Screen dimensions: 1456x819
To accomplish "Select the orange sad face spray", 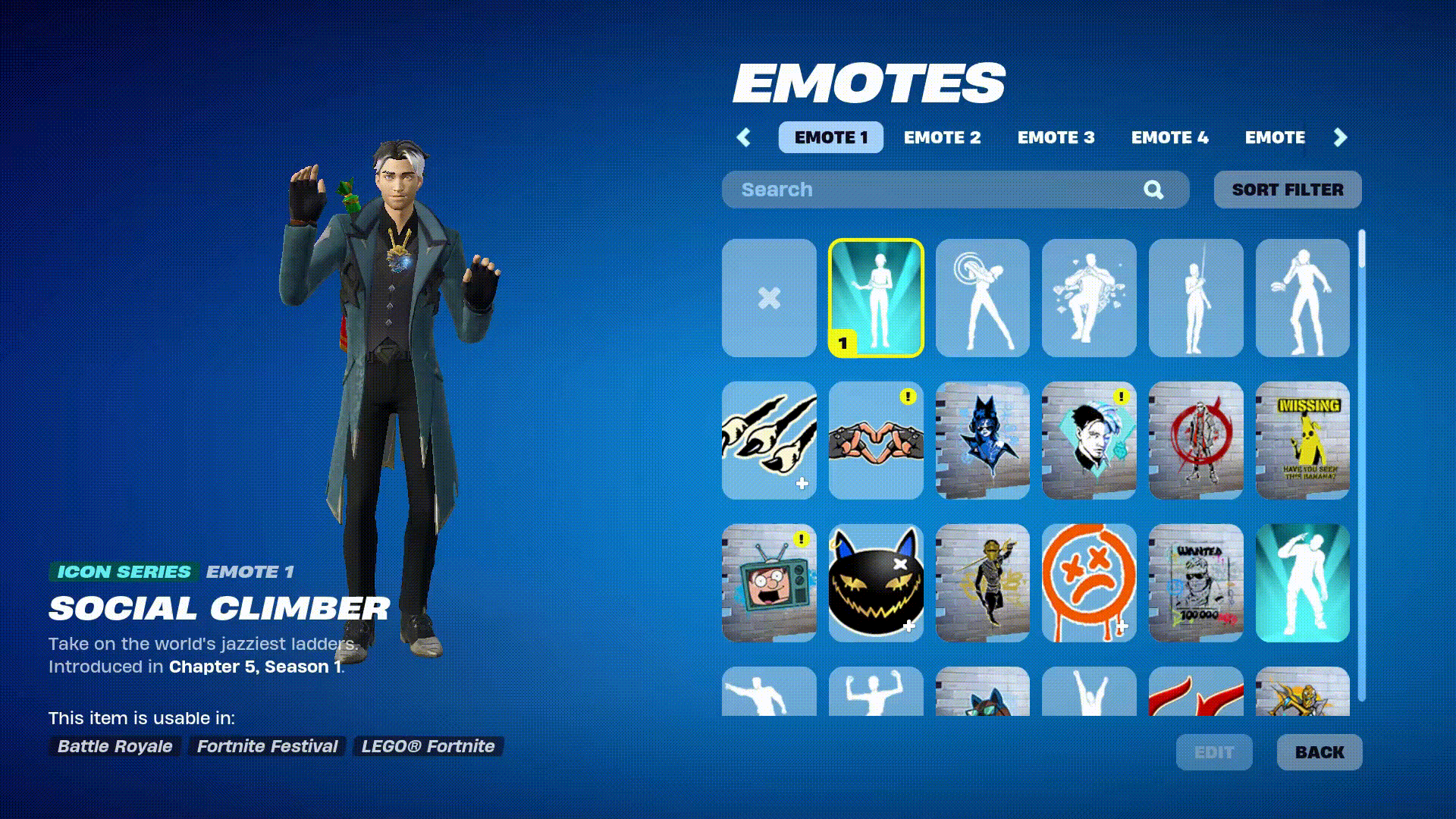I will point(1088,585).
